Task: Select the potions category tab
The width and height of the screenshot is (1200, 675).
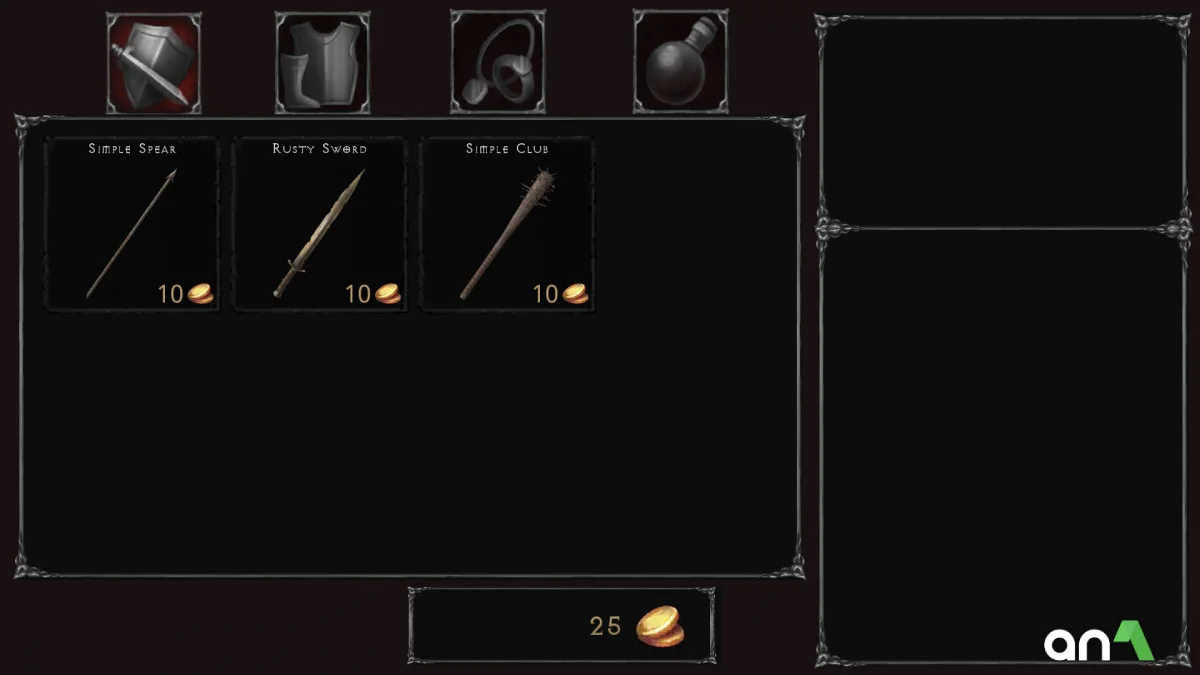Action: (680, 62)
